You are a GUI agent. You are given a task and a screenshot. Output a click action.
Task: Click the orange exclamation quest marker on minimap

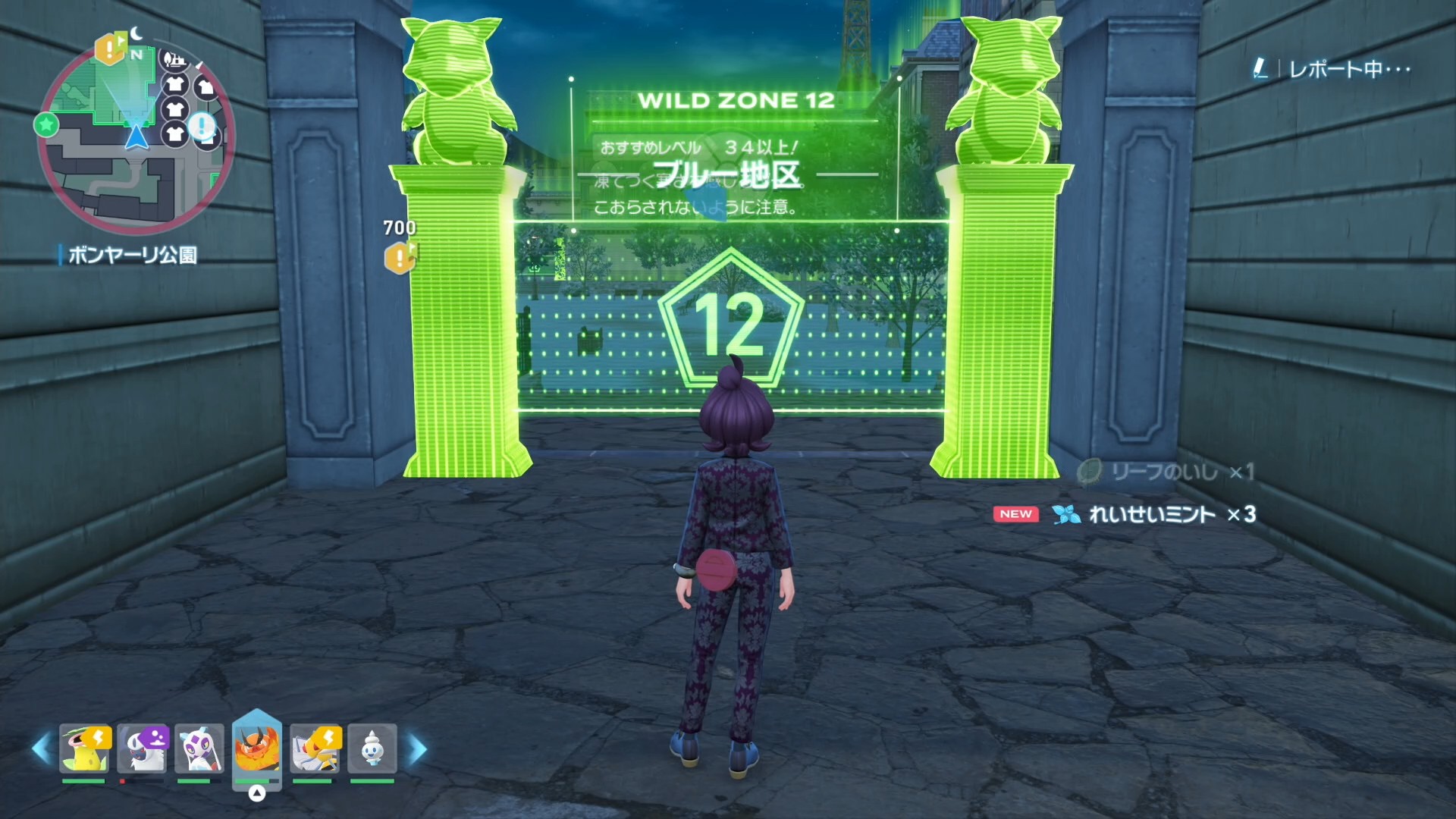point(110,50)
